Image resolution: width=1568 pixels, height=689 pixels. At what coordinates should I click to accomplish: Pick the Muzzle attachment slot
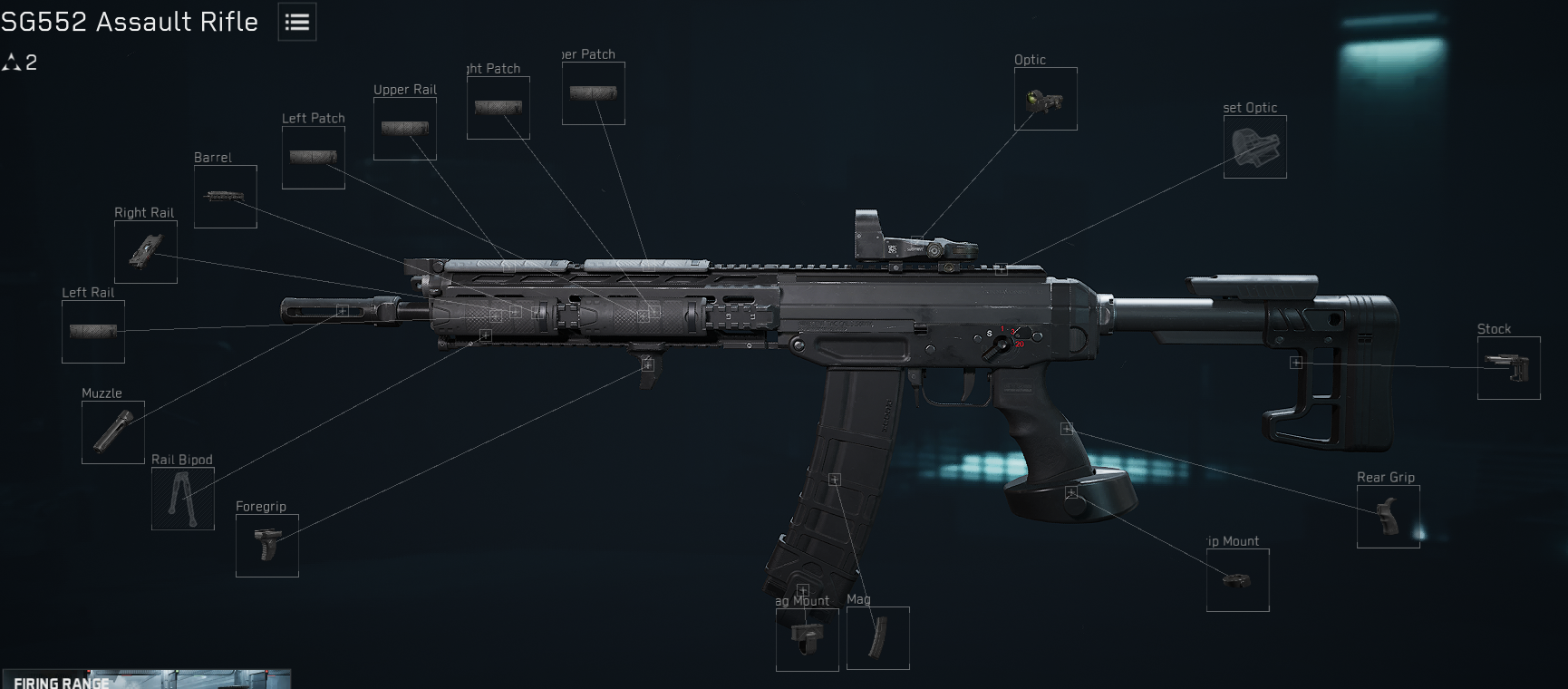[x=113, y=432]
